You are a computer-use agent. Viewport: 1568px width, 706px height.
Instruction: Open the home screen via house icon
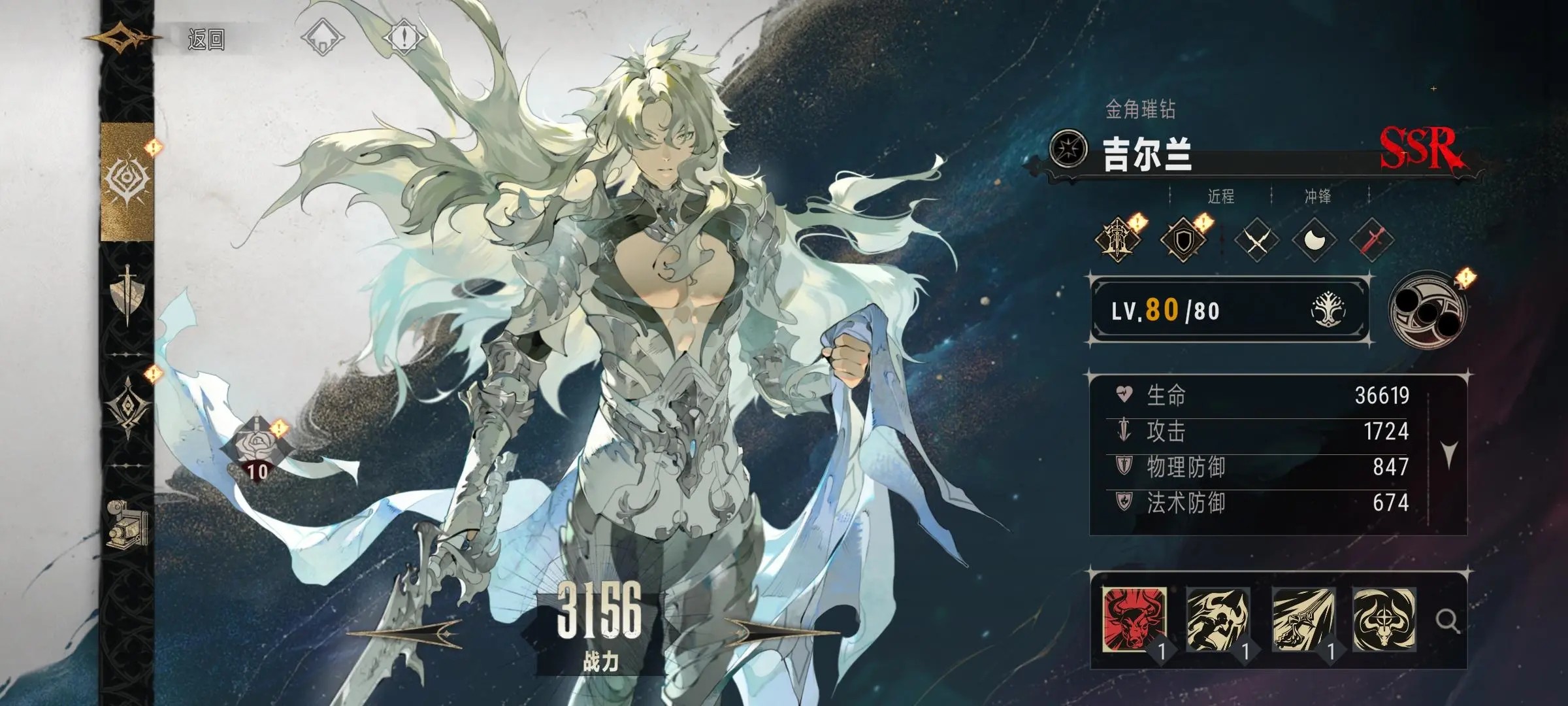point(323,37)
